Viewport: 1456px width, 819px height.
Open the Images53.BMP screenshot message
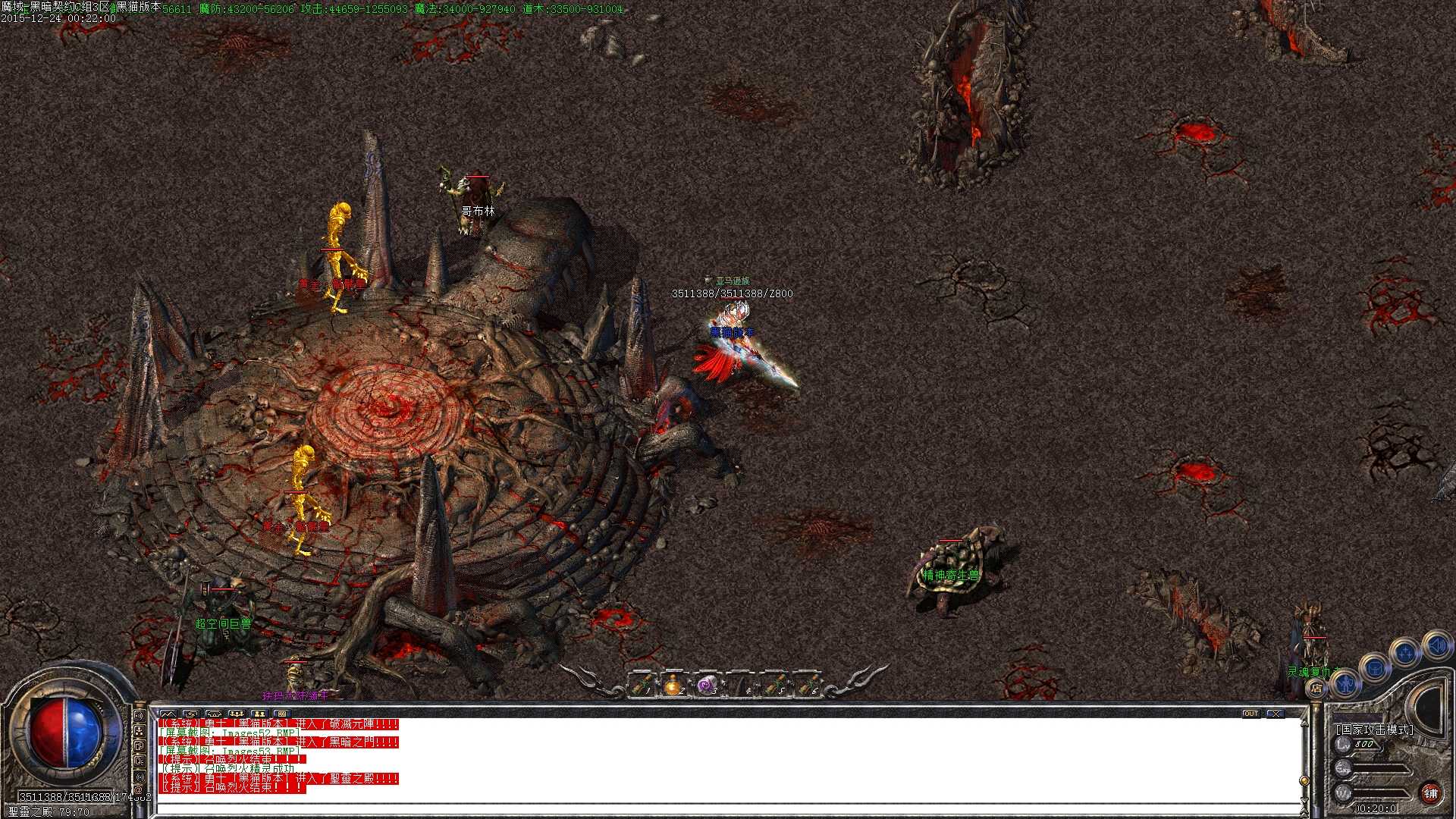tap(229, 750)
